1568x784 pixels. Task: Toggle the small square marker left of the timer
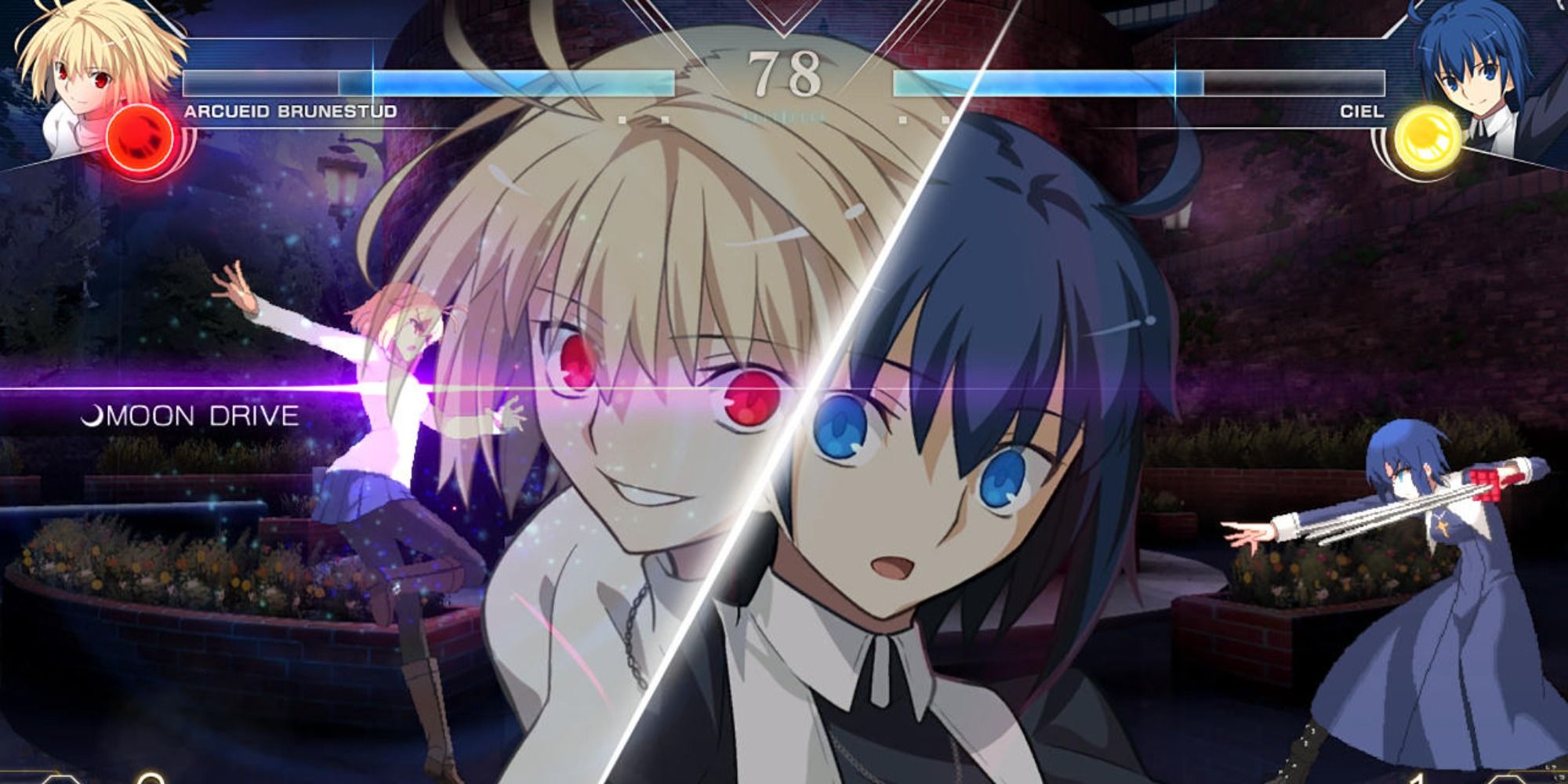tap(665, 118)
